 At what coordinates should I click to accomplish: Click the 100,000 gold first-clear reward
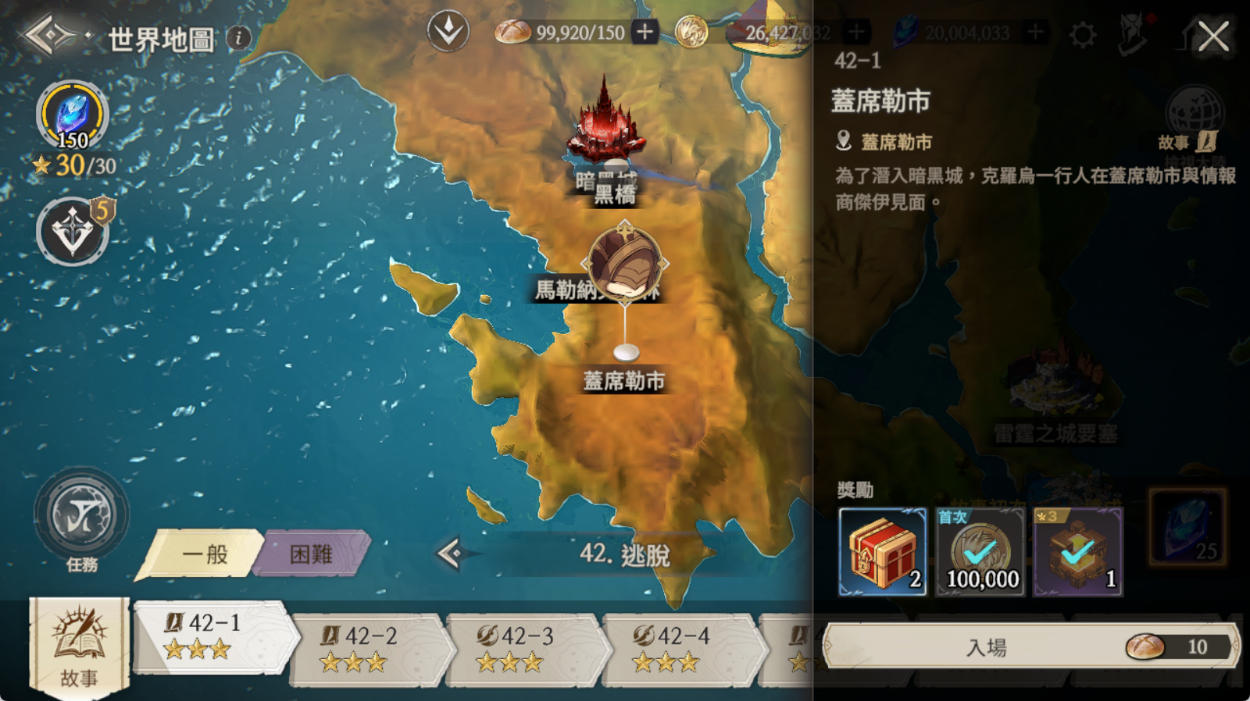[x=980, y=551]
